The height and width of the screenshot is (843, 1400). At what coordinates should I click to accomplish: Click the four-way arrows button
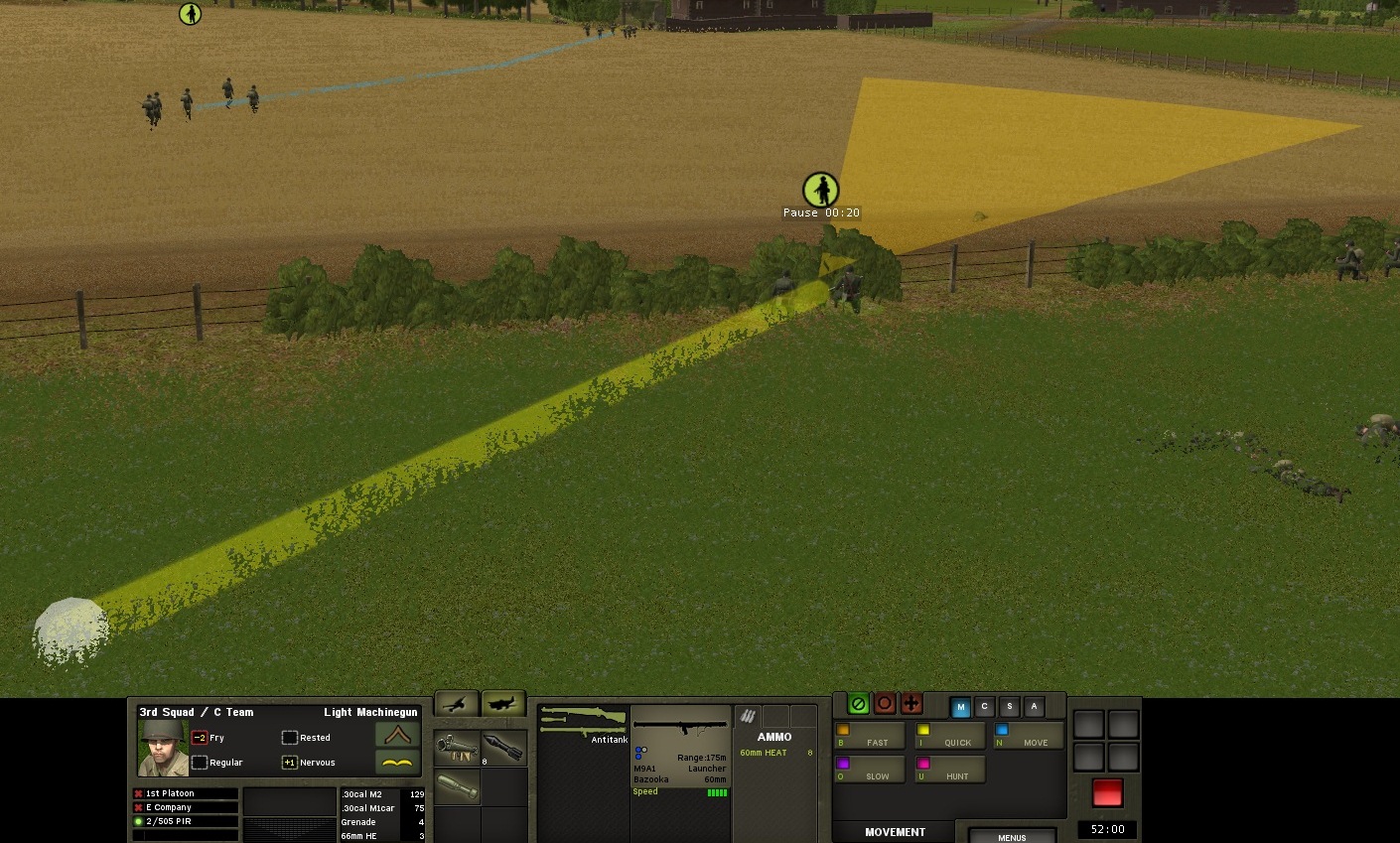(x=911, y=704)
